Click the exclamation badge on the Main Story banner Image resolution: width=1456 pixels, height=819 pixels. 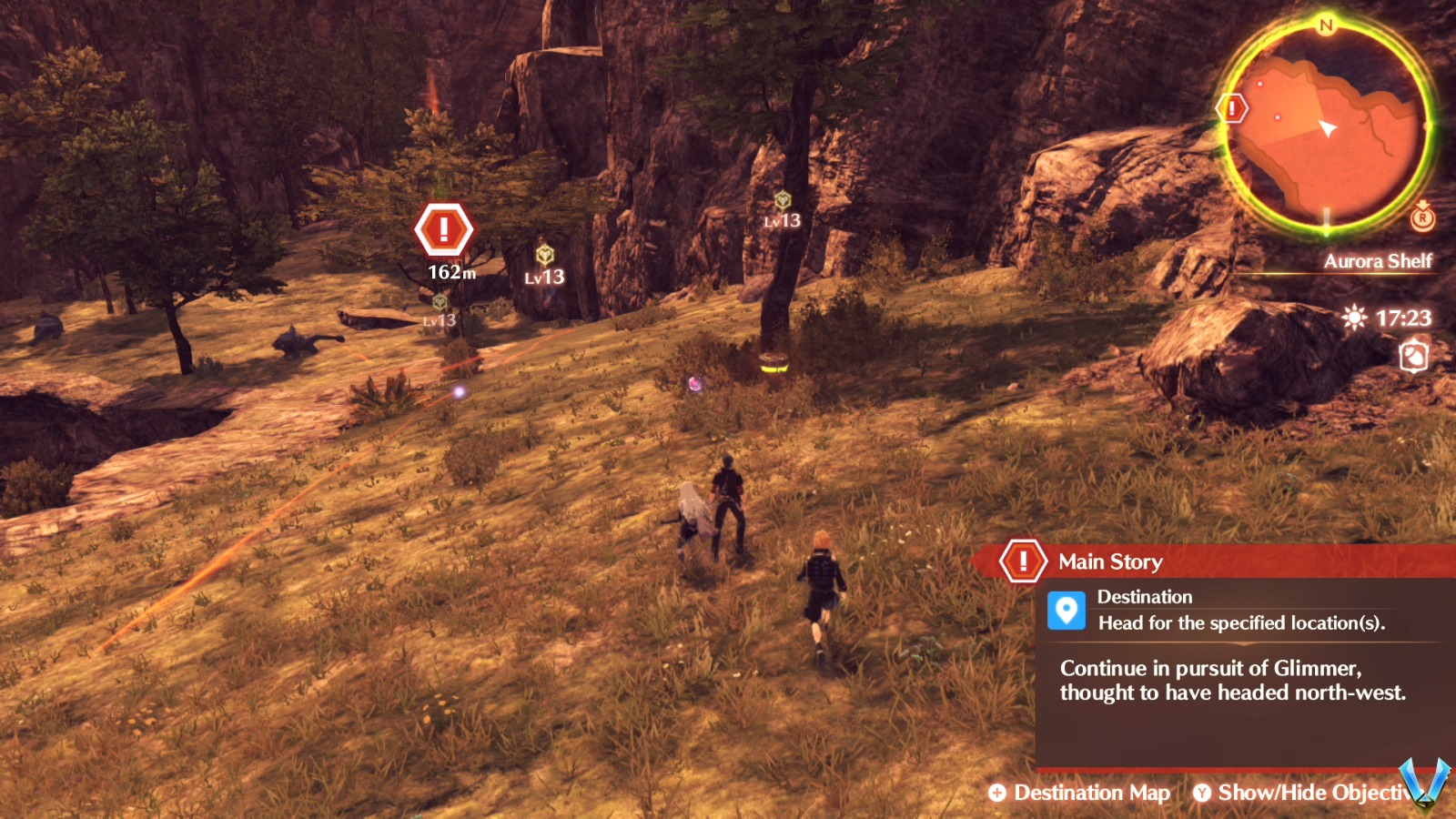[1023, 561]
